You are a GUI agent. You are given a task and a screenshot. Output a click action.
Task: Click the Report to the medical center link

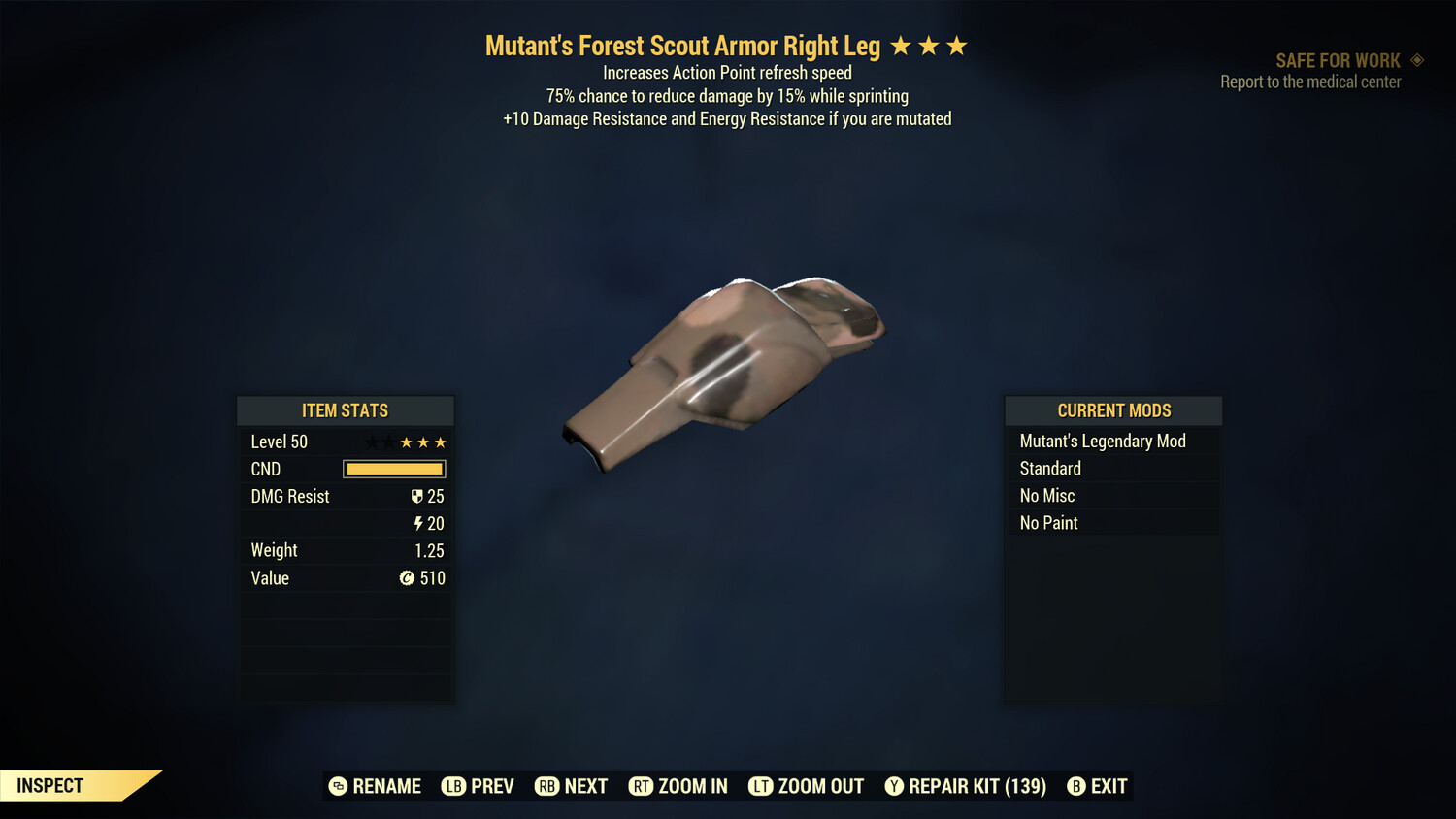(1310, 82)
